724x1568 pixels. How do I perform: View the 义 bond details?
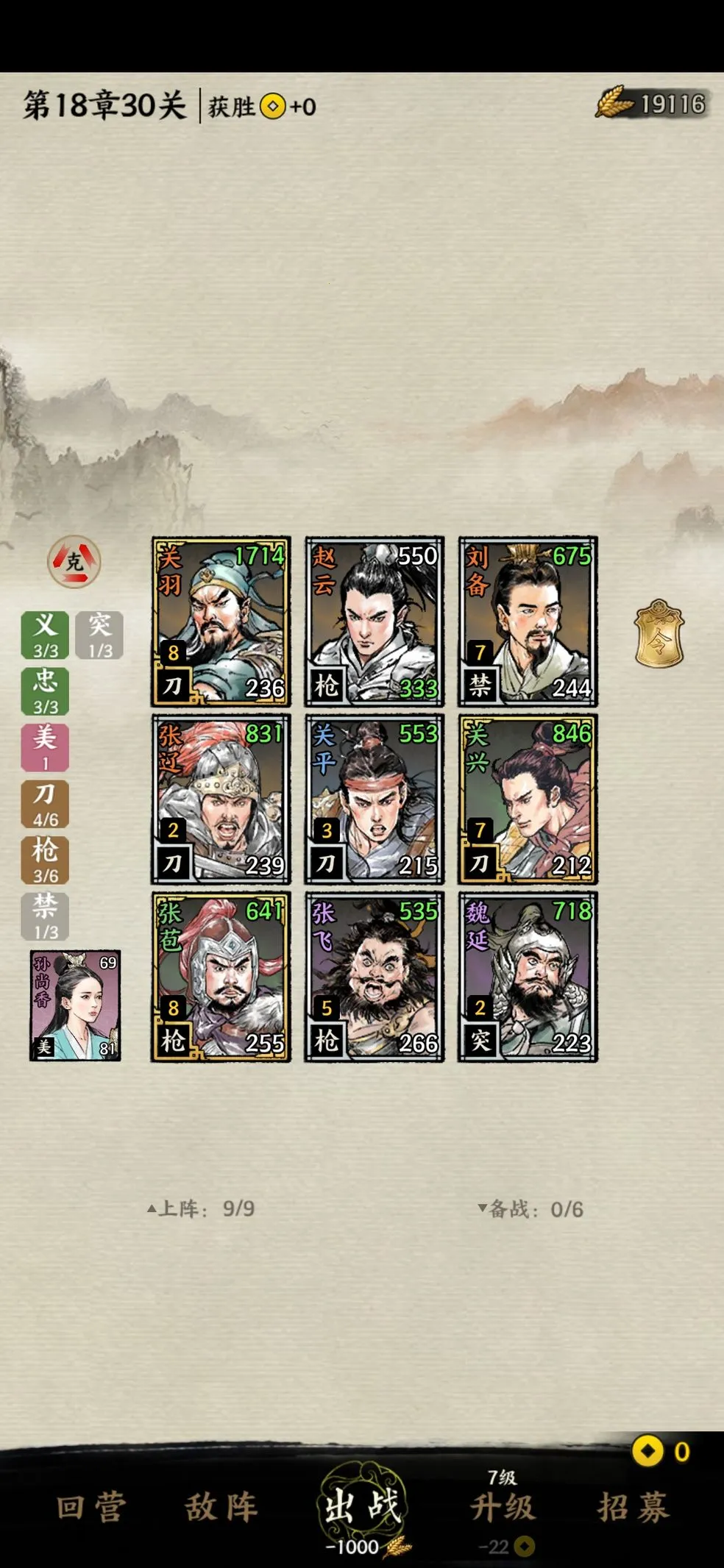(x=45, y=634)
